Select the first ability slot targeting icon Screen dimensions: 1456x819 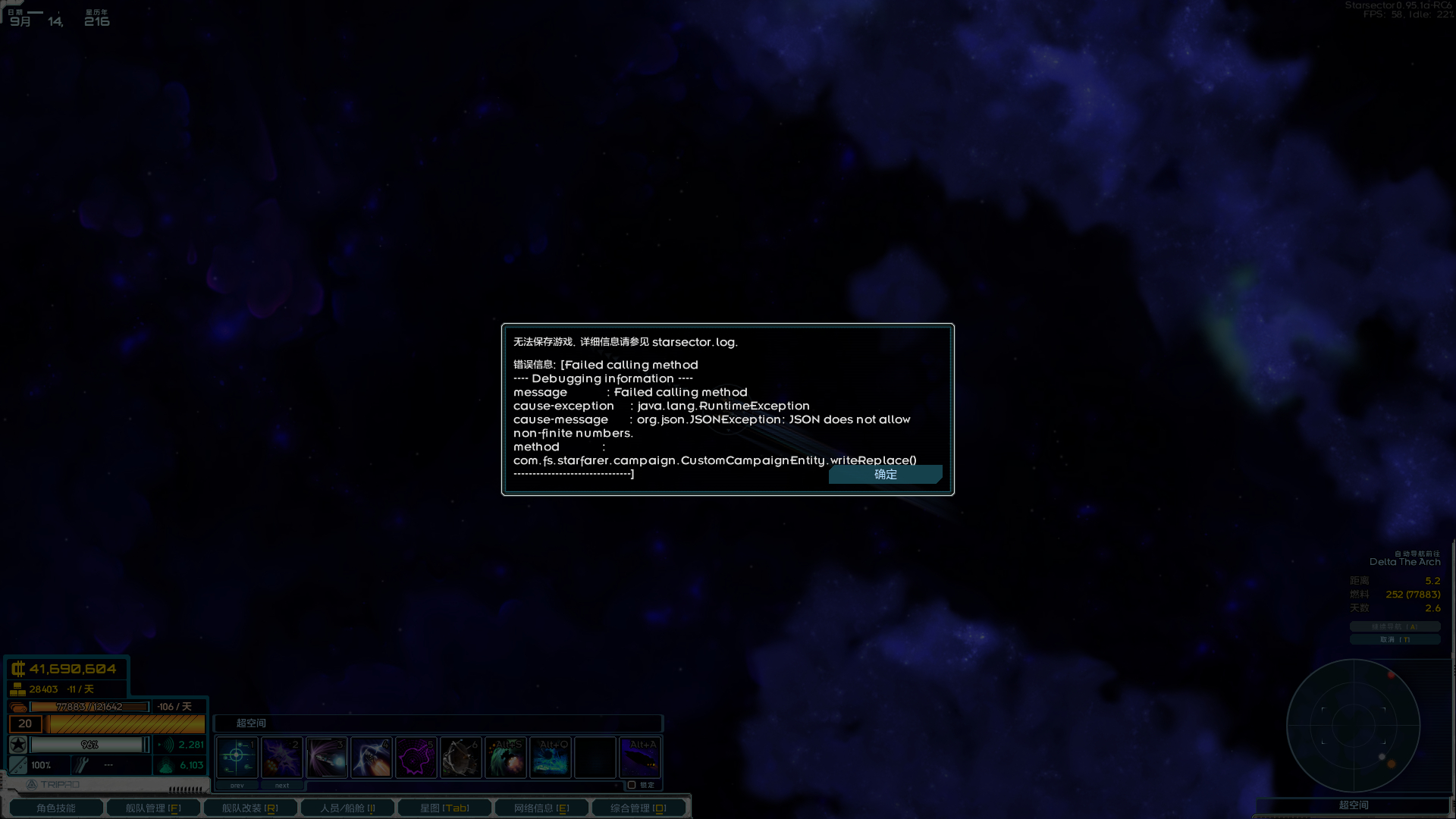tap(237, 757)
